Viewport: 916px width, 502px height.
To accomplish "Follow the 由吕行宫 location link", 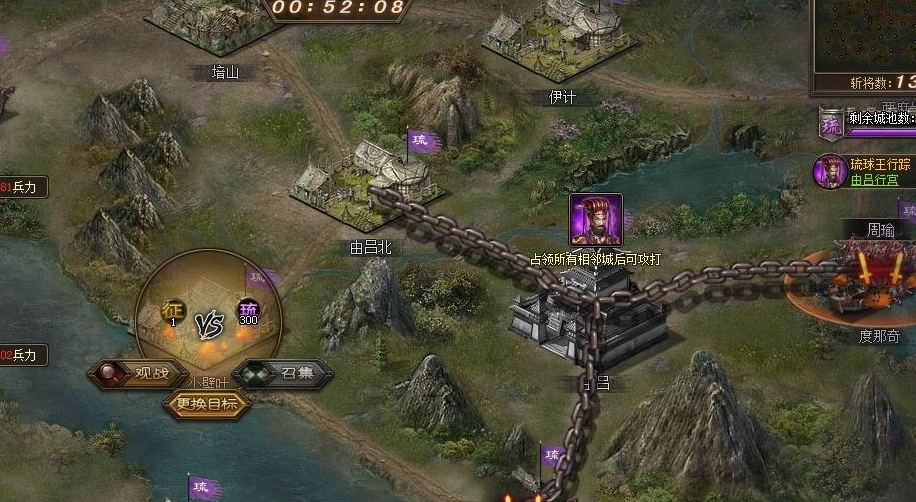I will click(876, 180).
